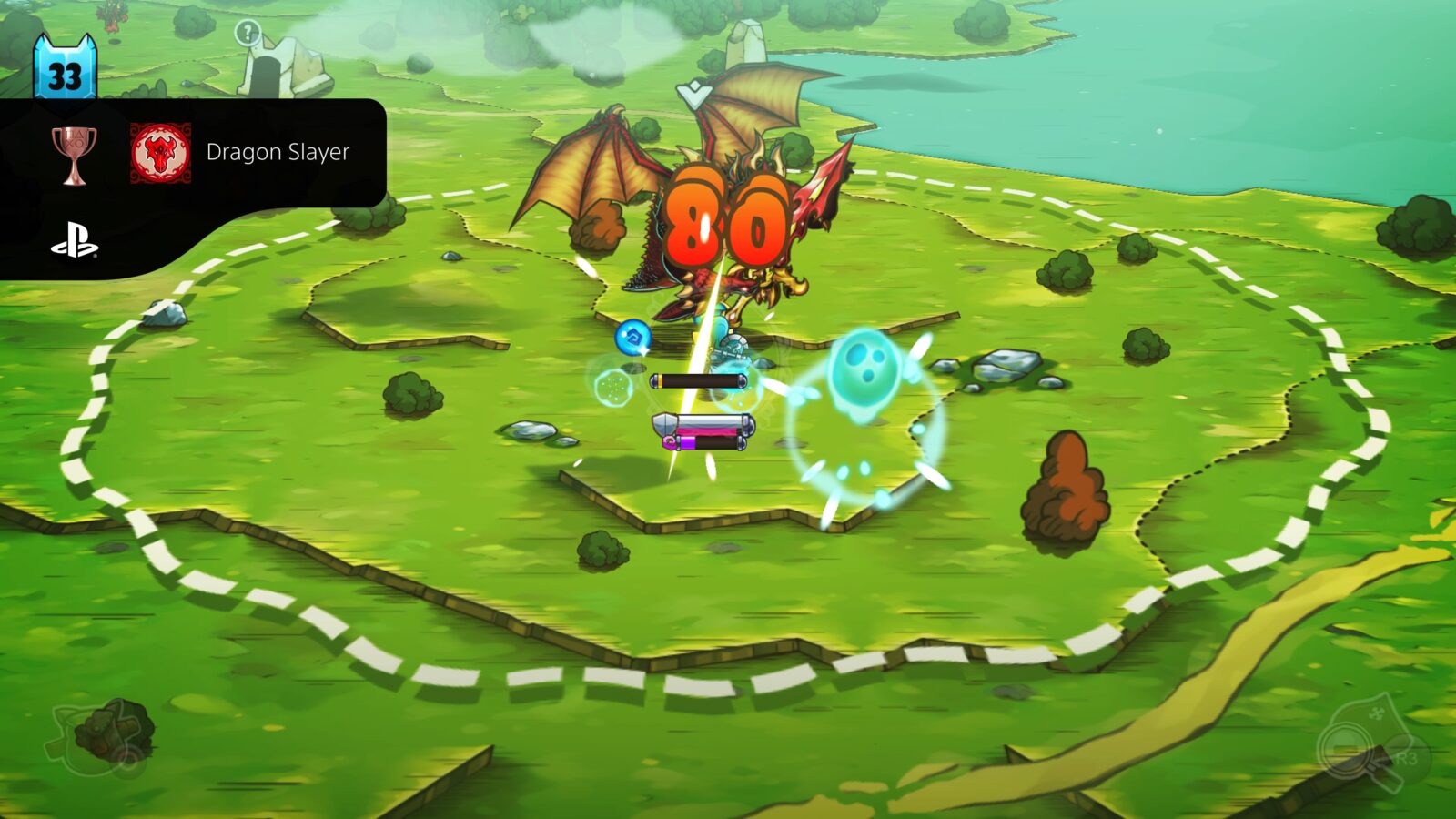This screenshot has height=819, width=1456.
Task: Open the red Dragon Slayer trophy emblem
Action: tap(160, 151)
